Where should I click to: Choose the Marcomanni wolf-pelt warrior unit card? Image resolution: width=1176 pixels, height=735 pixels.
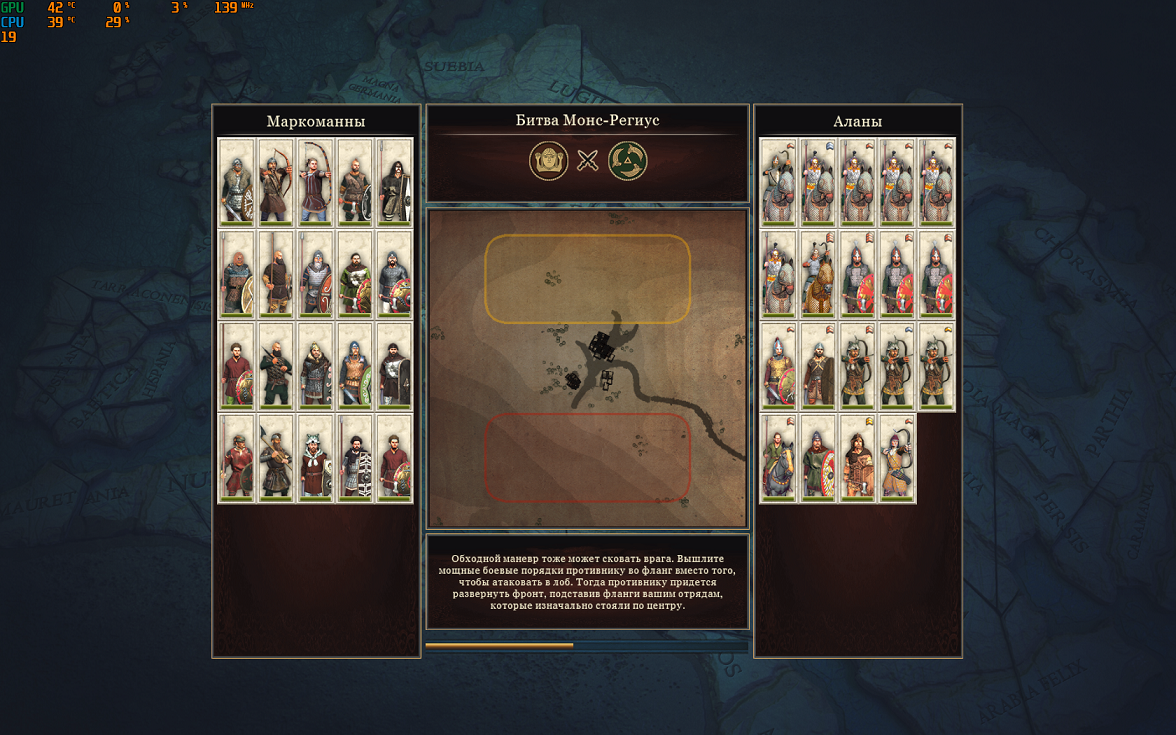tap(316, 458)
